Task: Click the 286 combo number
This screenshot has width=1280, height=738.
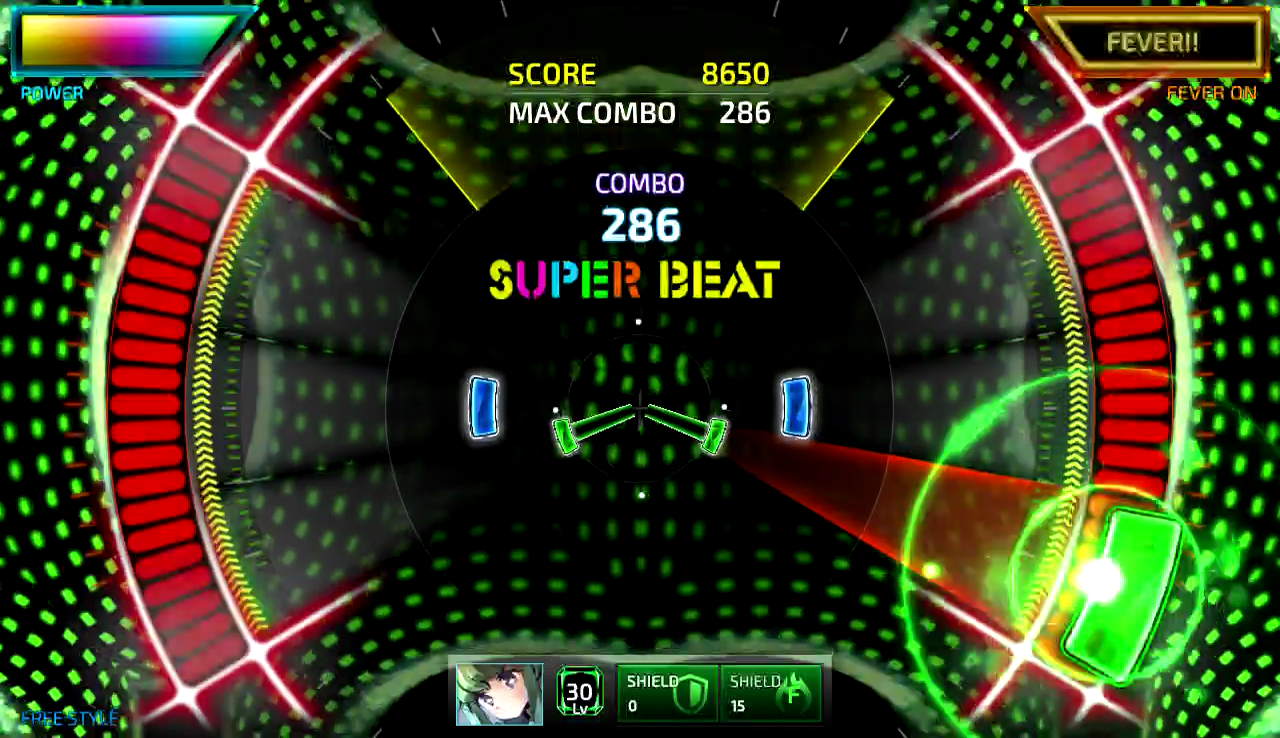Action: click(x=639, y=226)
